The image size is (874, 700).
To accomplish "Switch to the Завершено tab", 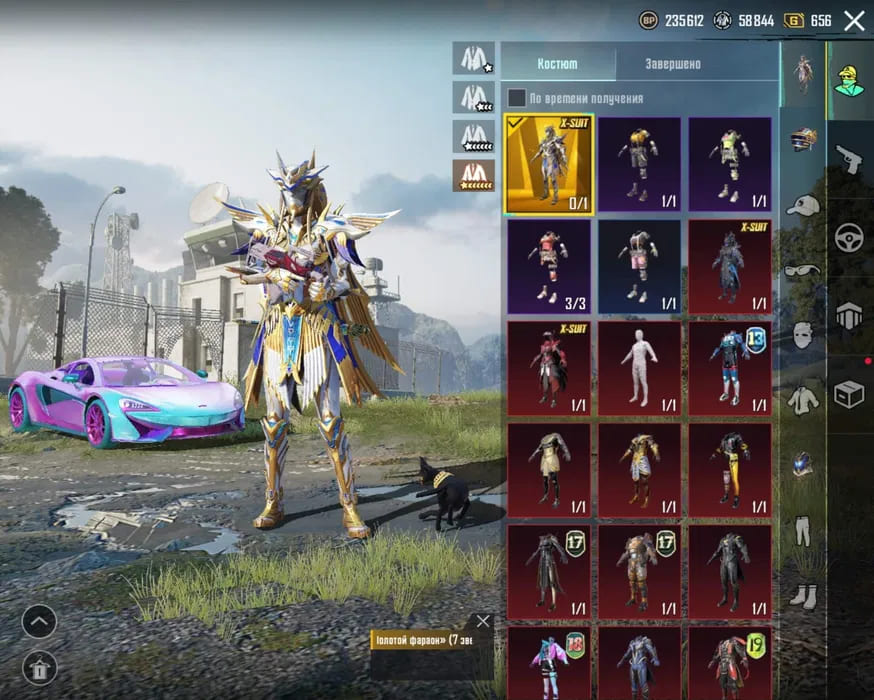I will 671,64.
